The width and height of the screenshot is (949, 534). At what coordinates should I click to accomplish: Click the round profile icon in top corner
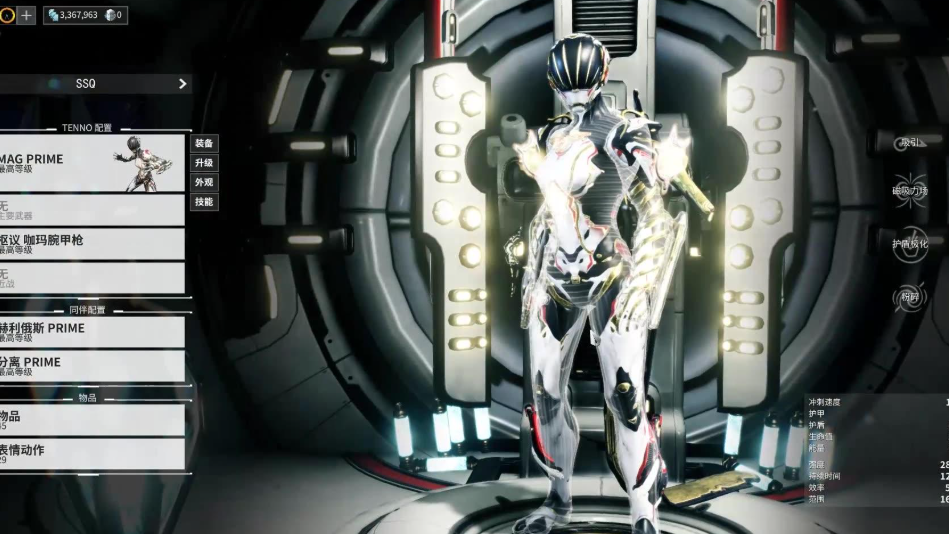(7, 15)
